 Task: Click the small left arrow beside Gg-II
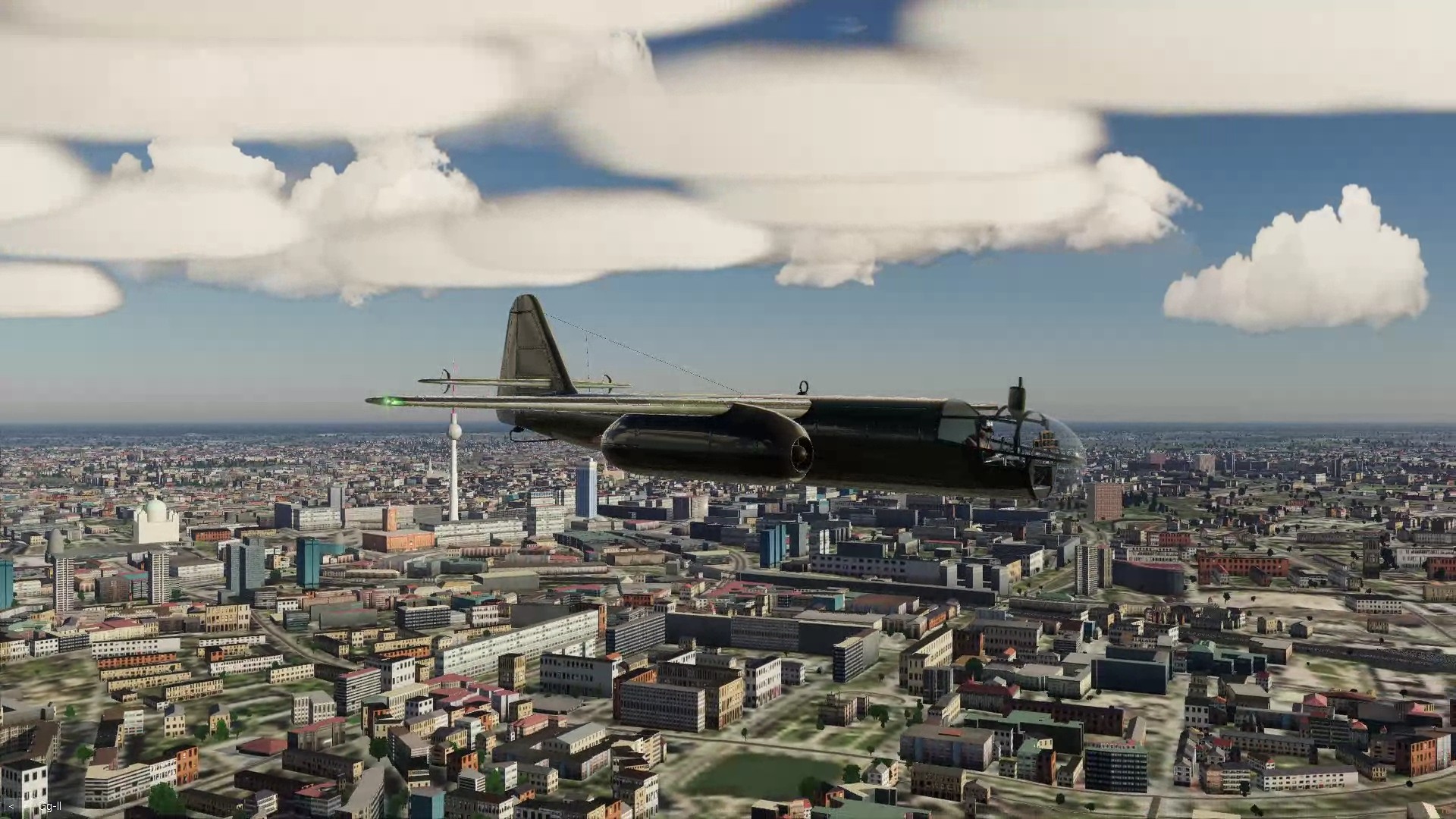pos(11,806)
